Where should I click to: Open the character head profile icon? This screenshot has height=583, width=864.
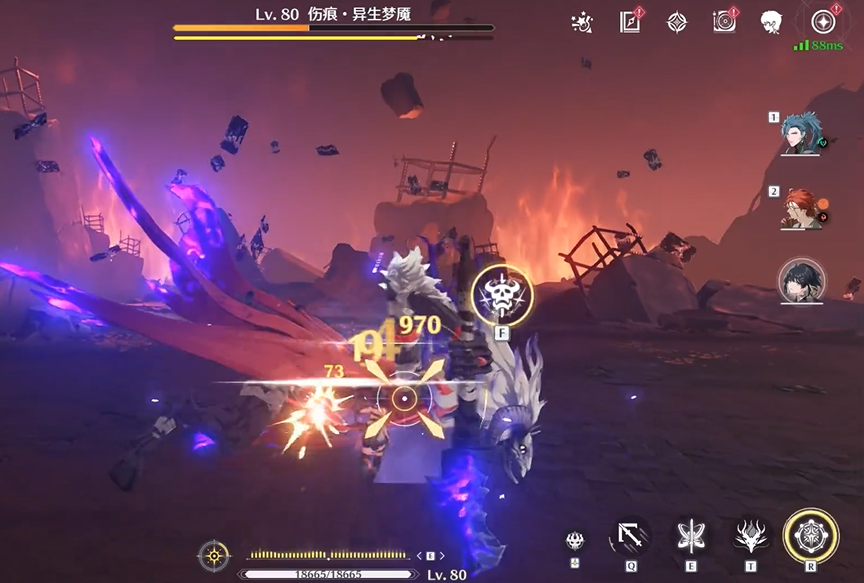click(771, 22)
